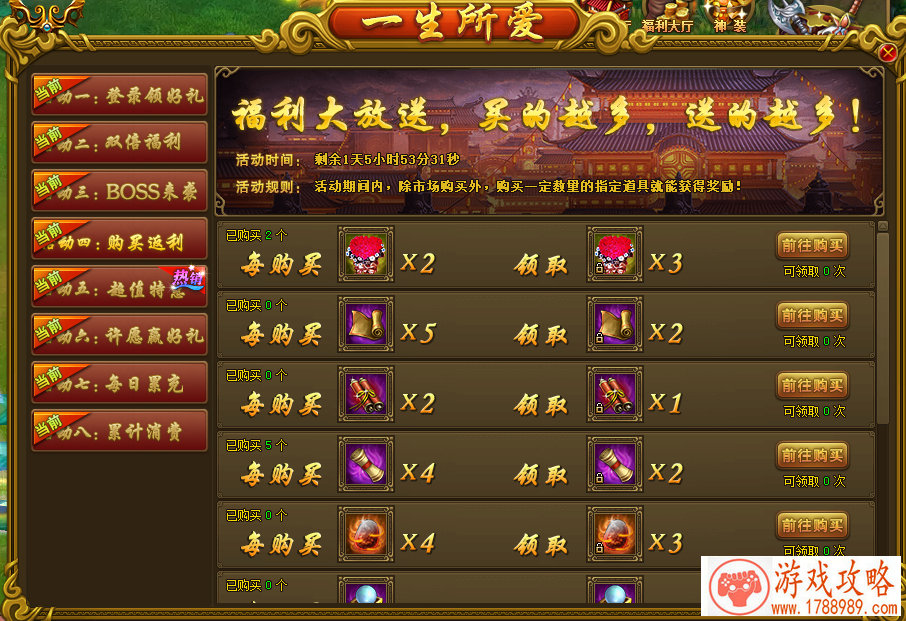Close the 一生所爱 event panel

[x=888, y=53]
